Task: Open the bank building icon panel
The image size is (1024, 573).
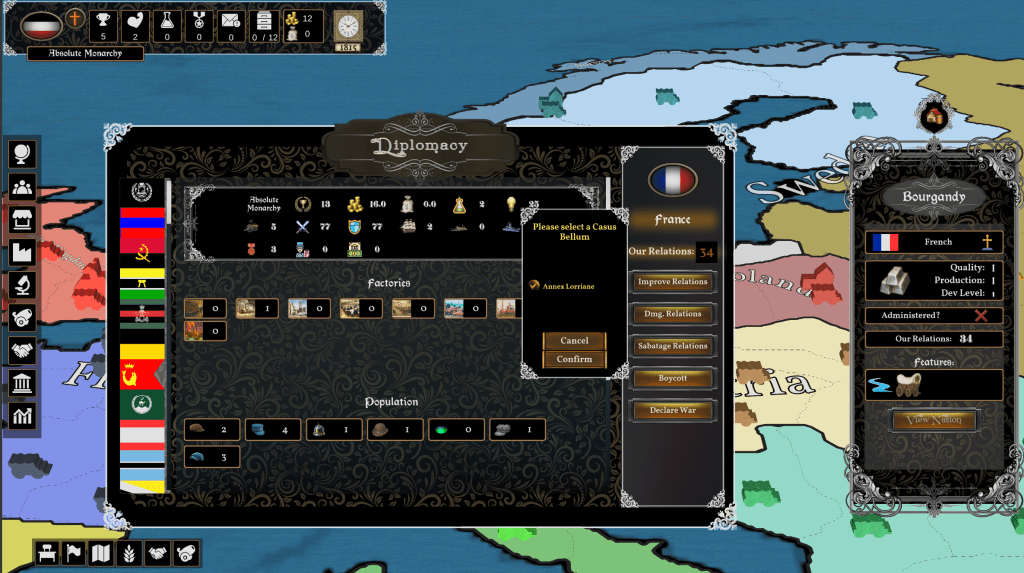Action: click(x=22, y=383)
